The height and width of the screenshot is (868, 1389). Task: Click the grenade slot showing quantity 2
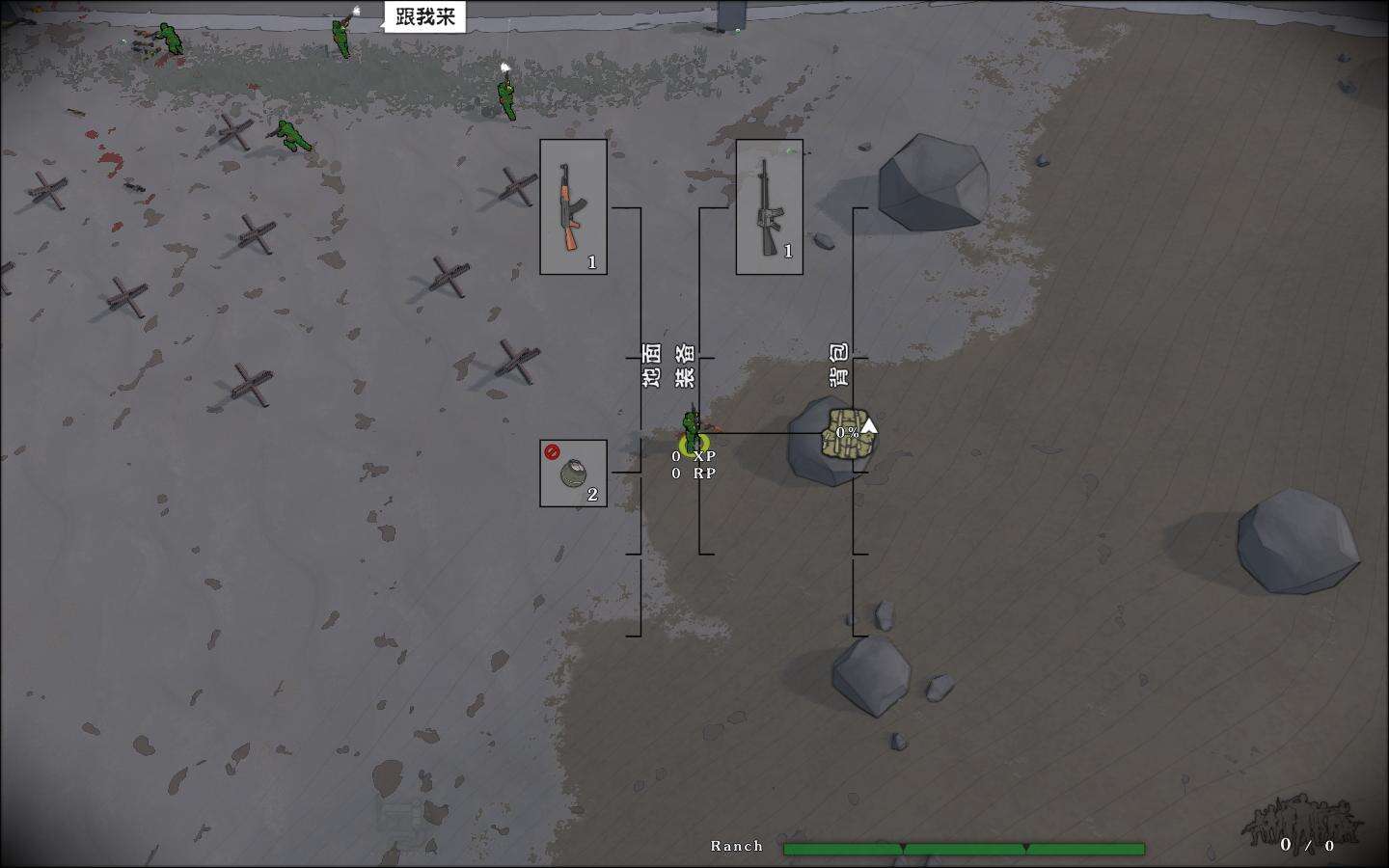(x=574, y=473)
